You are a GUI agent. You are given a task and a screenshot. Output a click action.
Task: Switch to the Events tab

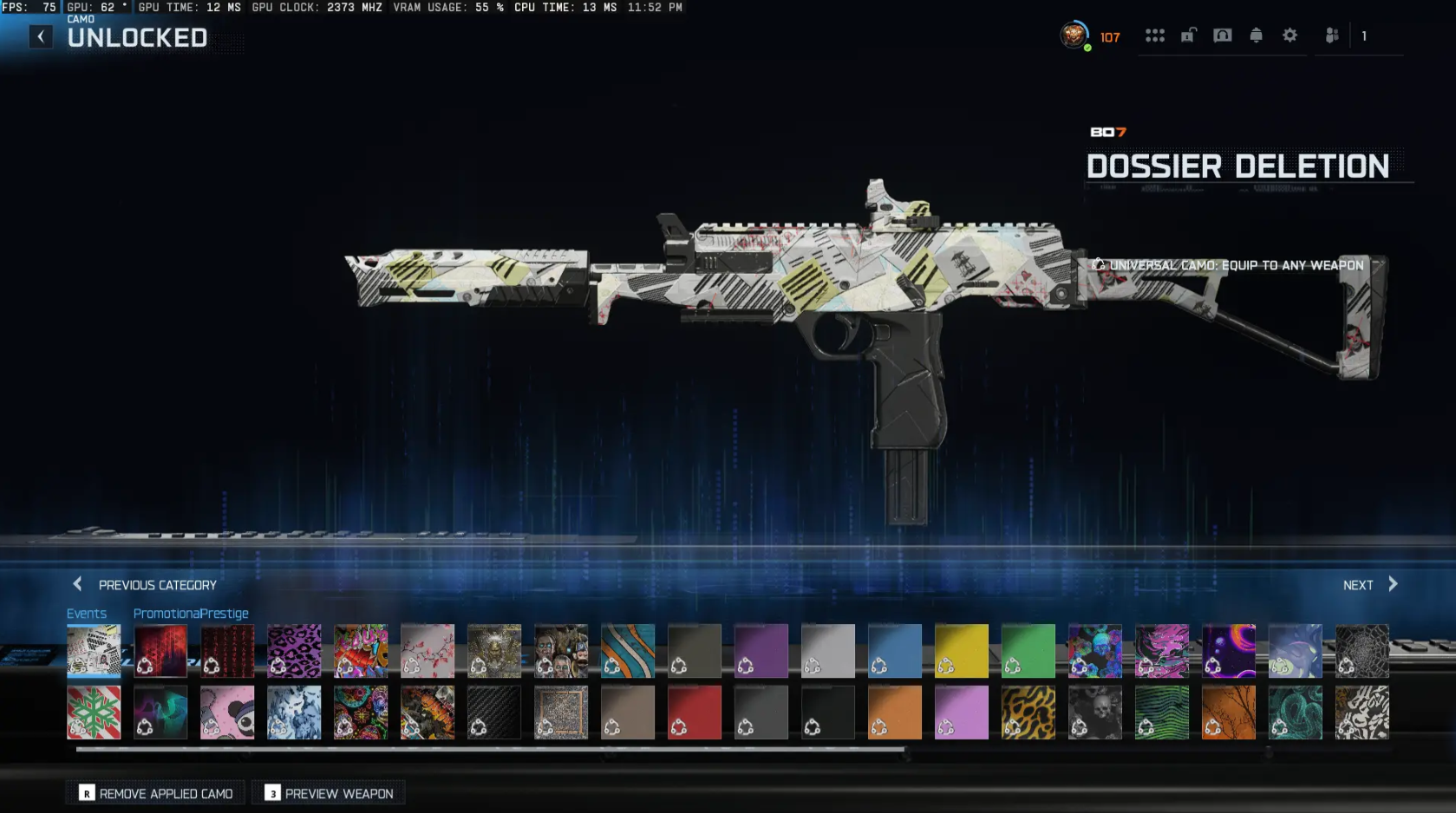click(x=87, y=613)
